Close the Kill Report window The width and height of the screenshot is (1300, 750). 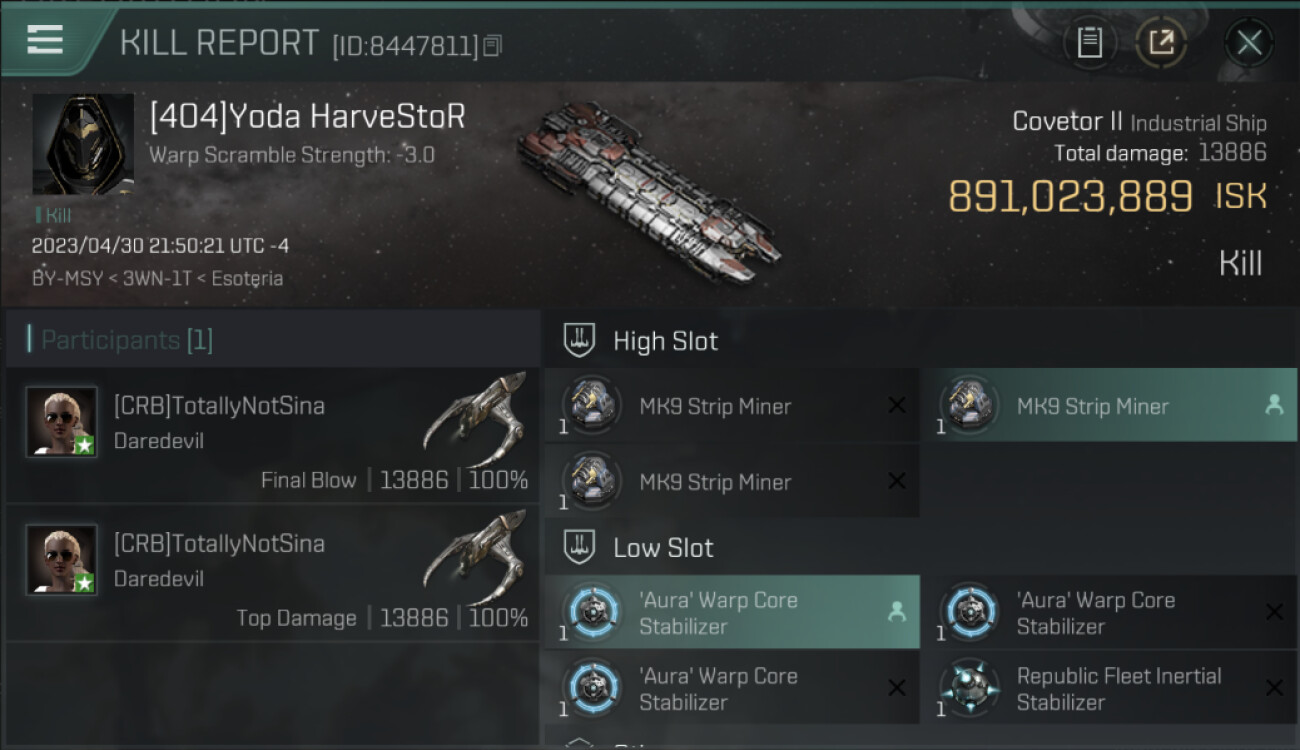pyautogui.click(x=1248, y=43)
